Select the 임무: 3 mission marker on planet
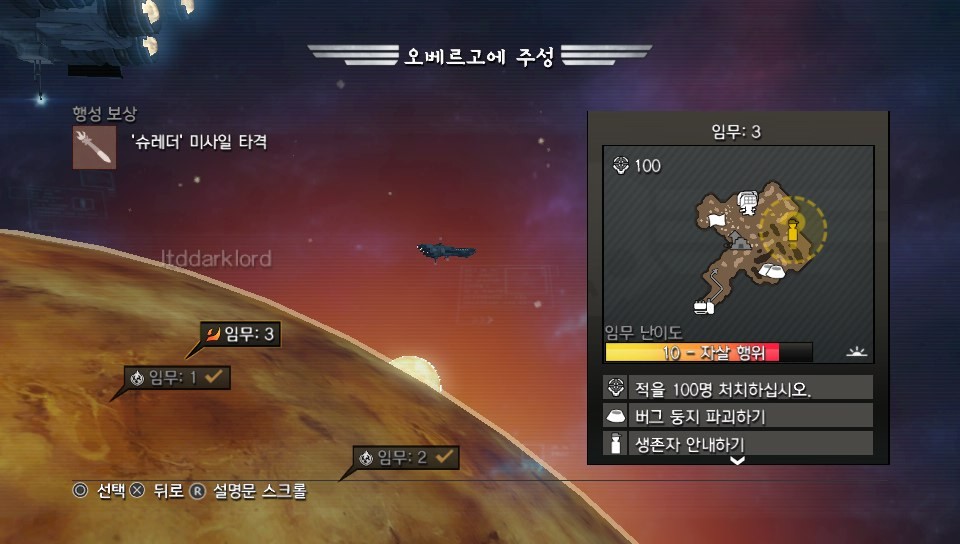 pyautogui.click(x=240, y=335)
